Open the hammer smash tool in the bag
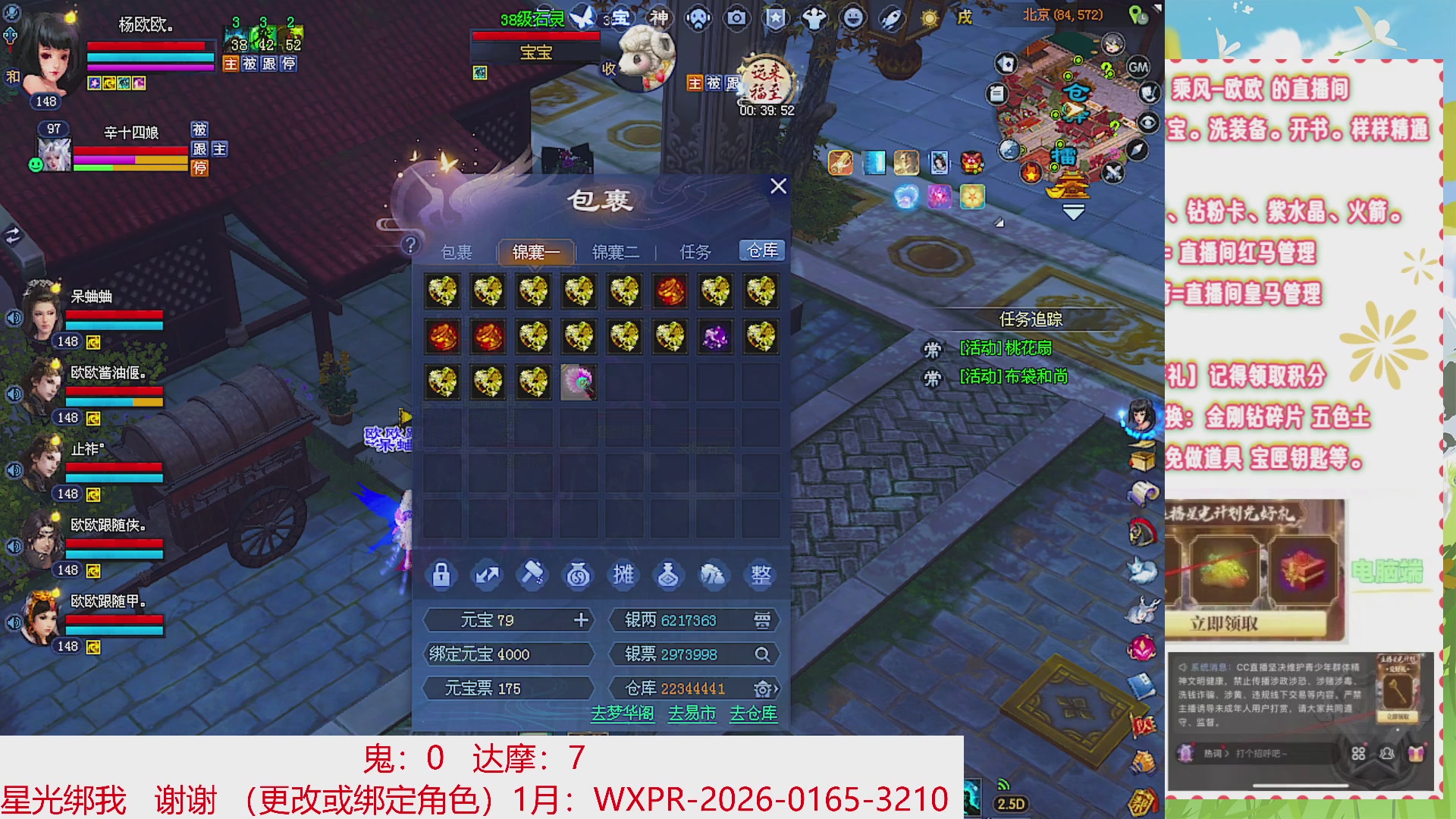1456x819 pixels. (x=533, y=576)
